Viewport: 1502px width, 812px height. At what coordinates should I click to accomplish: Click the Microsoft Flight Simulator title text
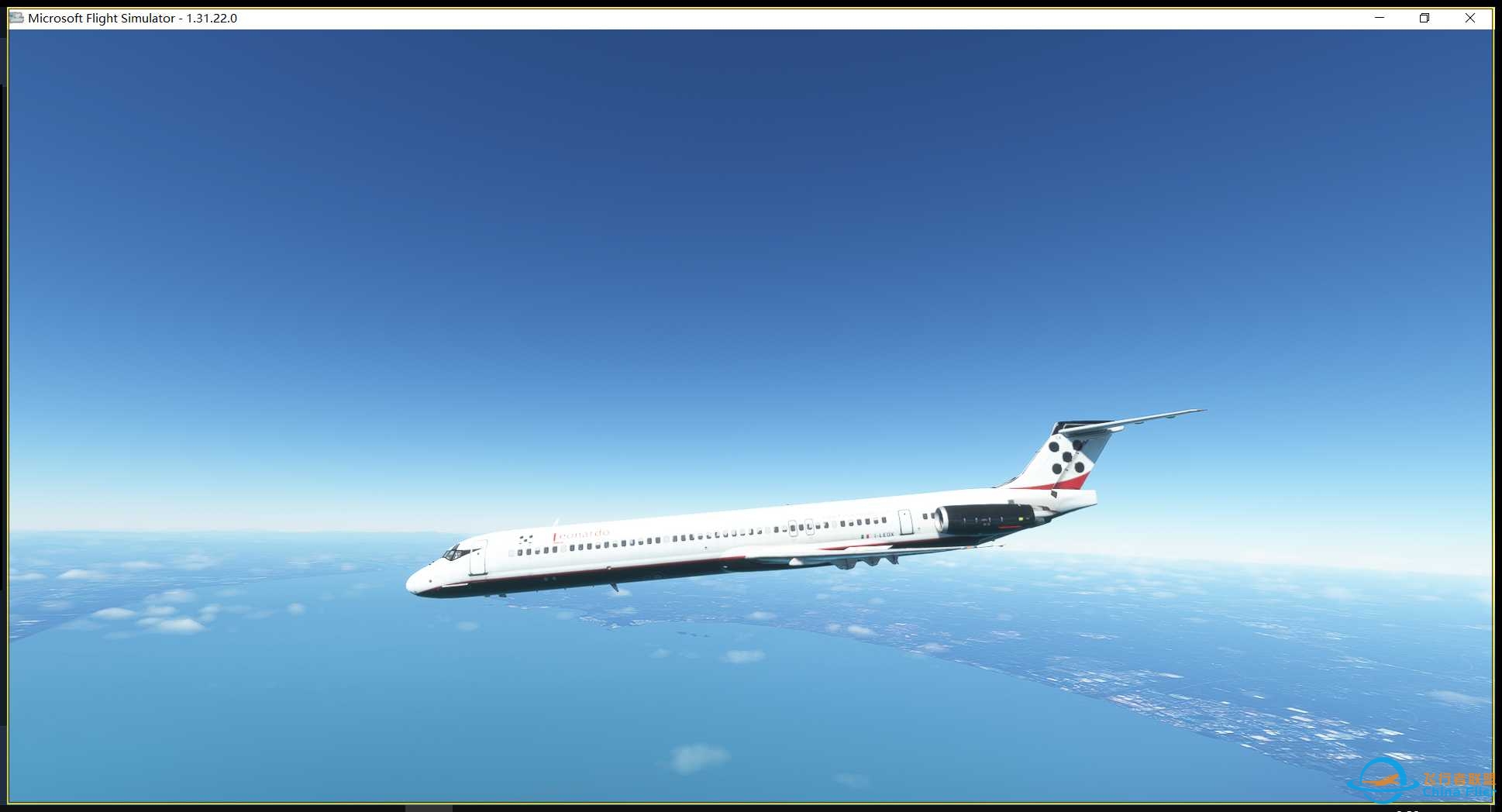[101, 17]
